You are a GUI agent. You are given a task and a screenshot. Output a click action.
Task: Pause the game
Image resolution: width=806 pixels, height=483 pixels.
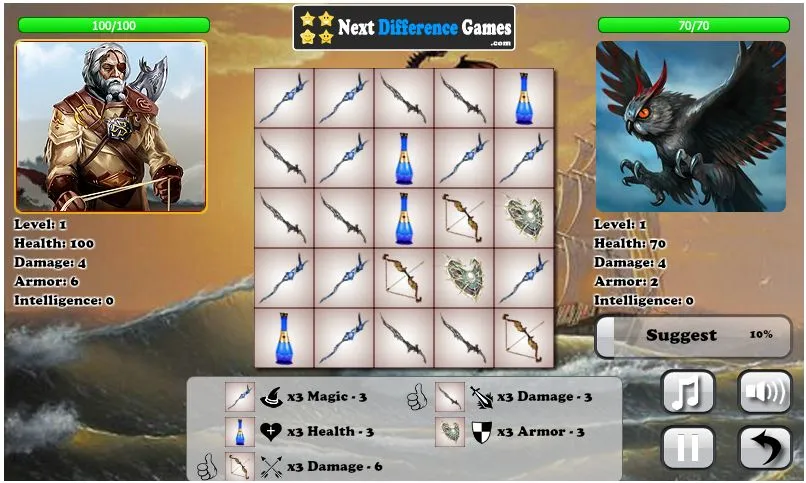(688, 446)
